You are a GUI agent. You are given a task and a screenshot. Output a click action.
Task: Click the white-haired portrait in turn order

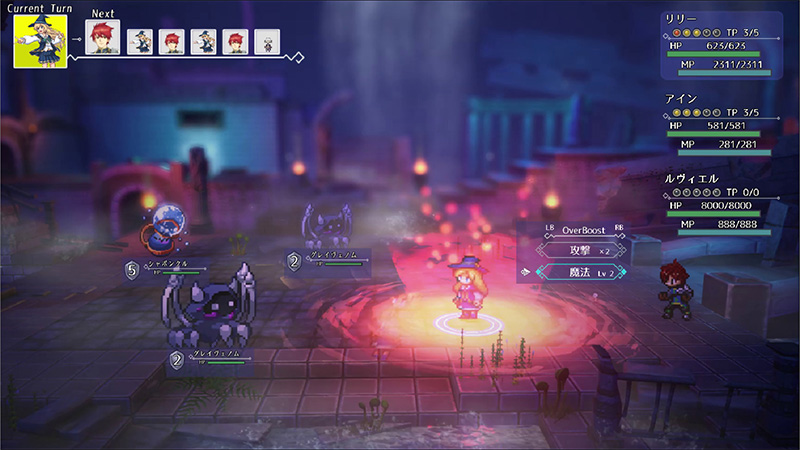267,41
